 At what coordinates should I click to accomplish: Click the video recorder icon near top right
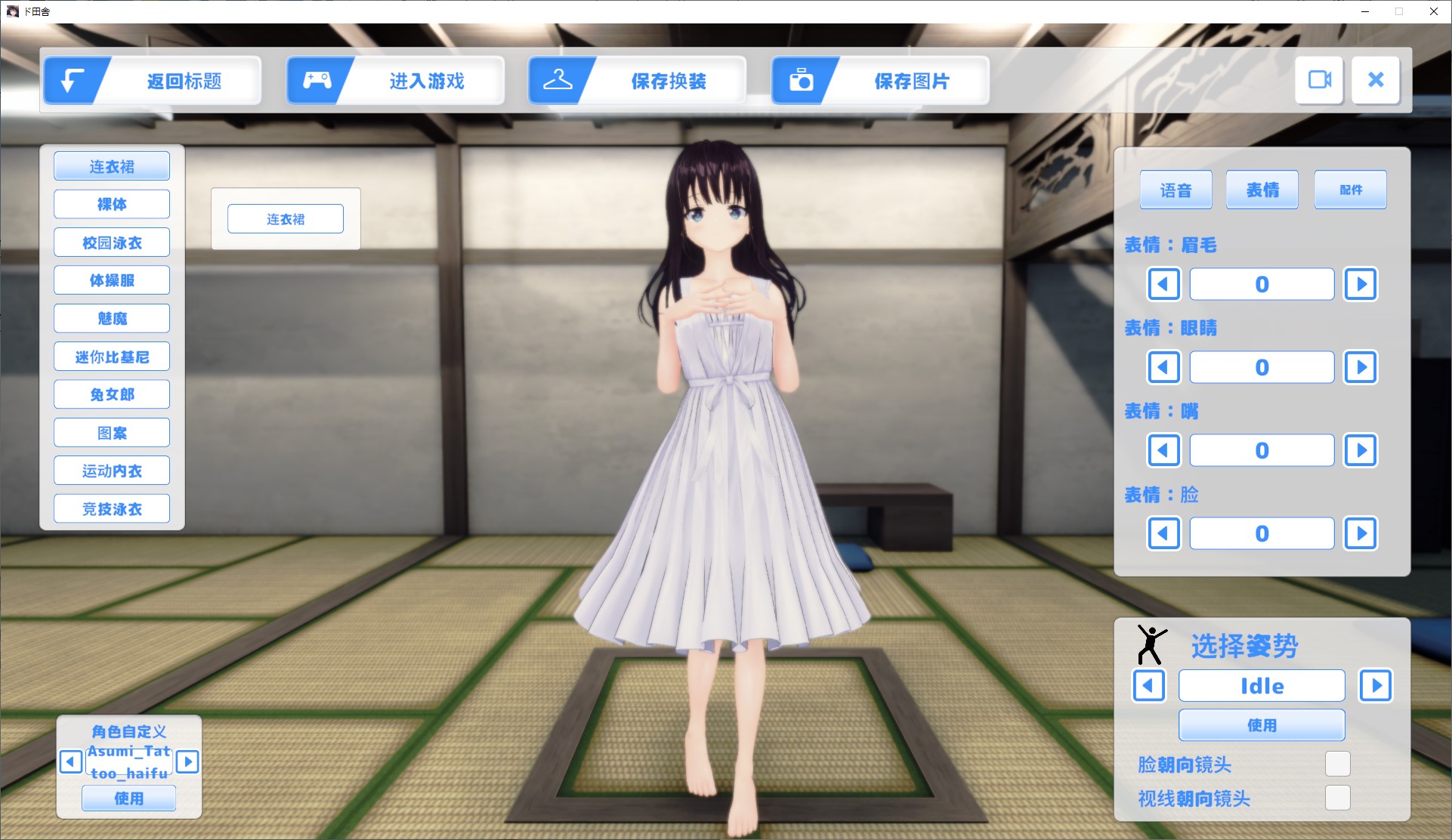(1318, 80)
